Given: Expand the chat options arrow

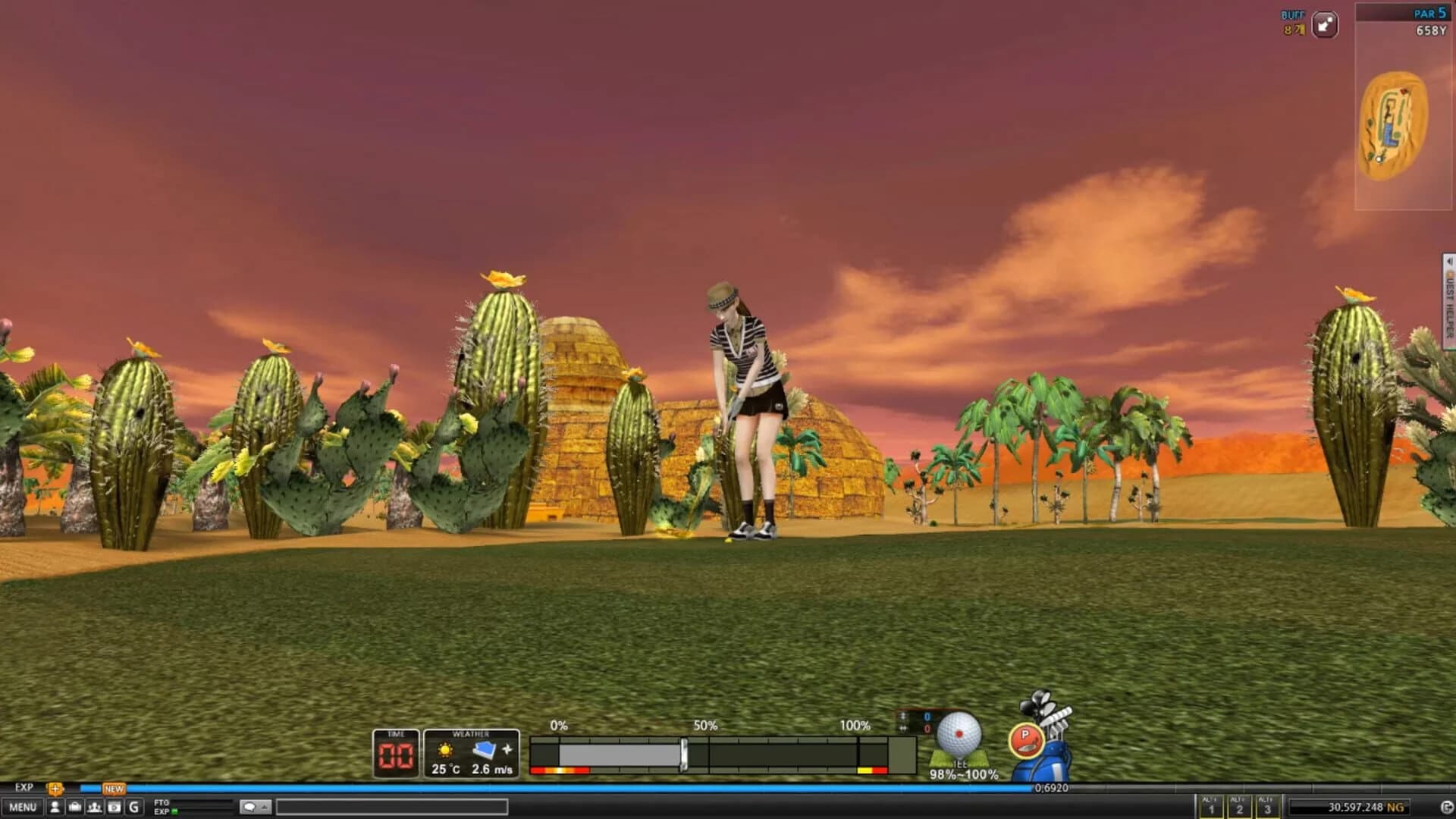Looking at the screenshot, I should tap(265, 807).
